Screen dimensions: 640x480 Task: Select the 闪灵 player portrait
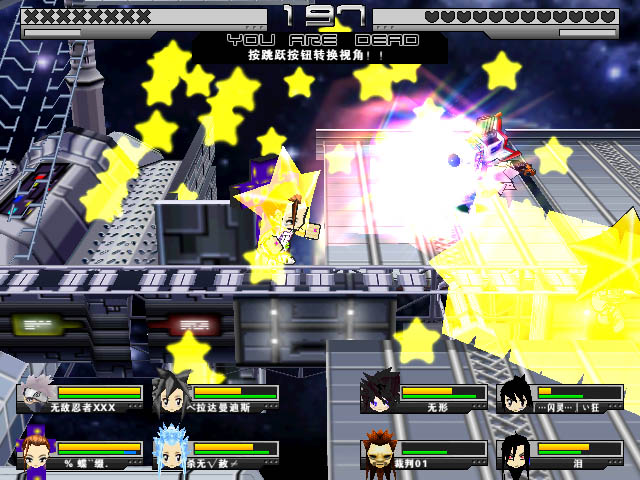516,394
